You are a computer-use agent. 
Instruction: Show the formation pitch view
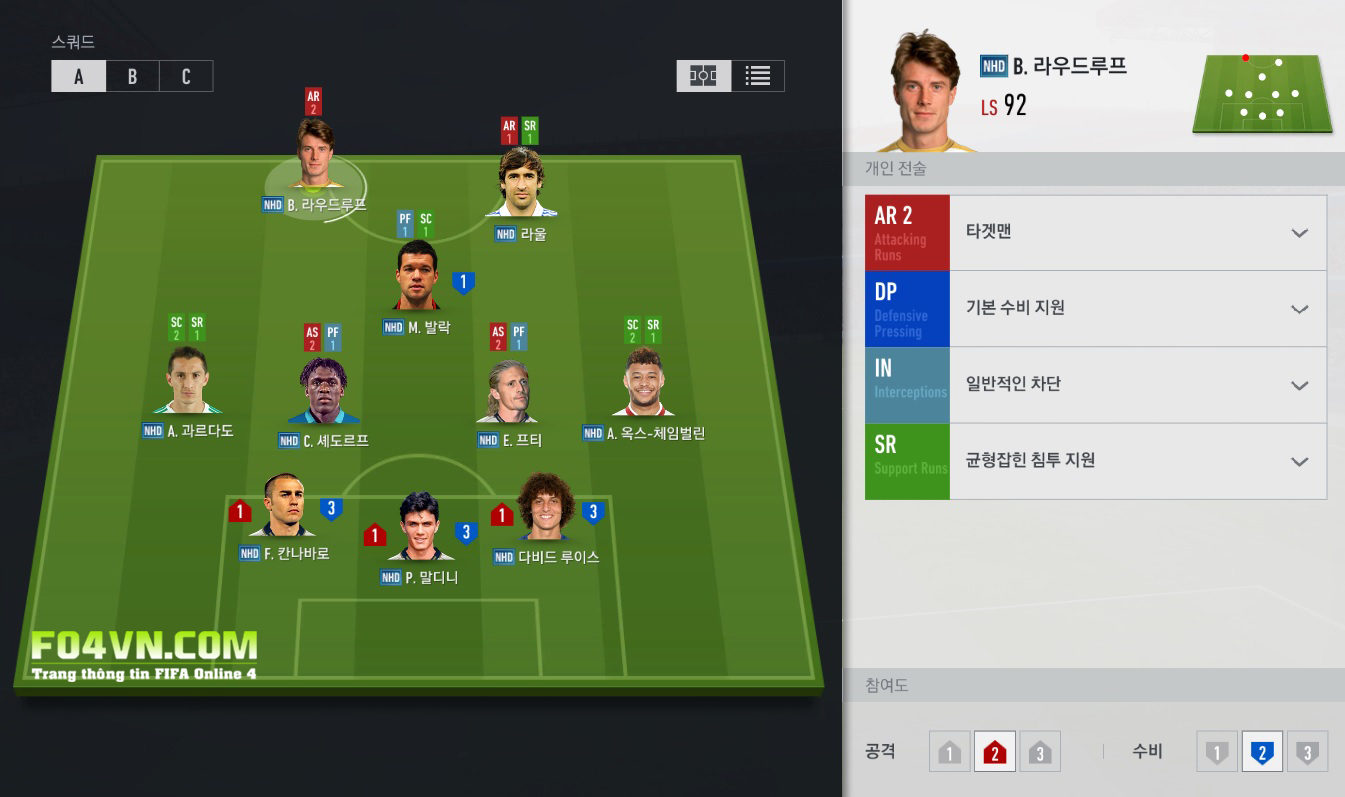coord(704,76)
